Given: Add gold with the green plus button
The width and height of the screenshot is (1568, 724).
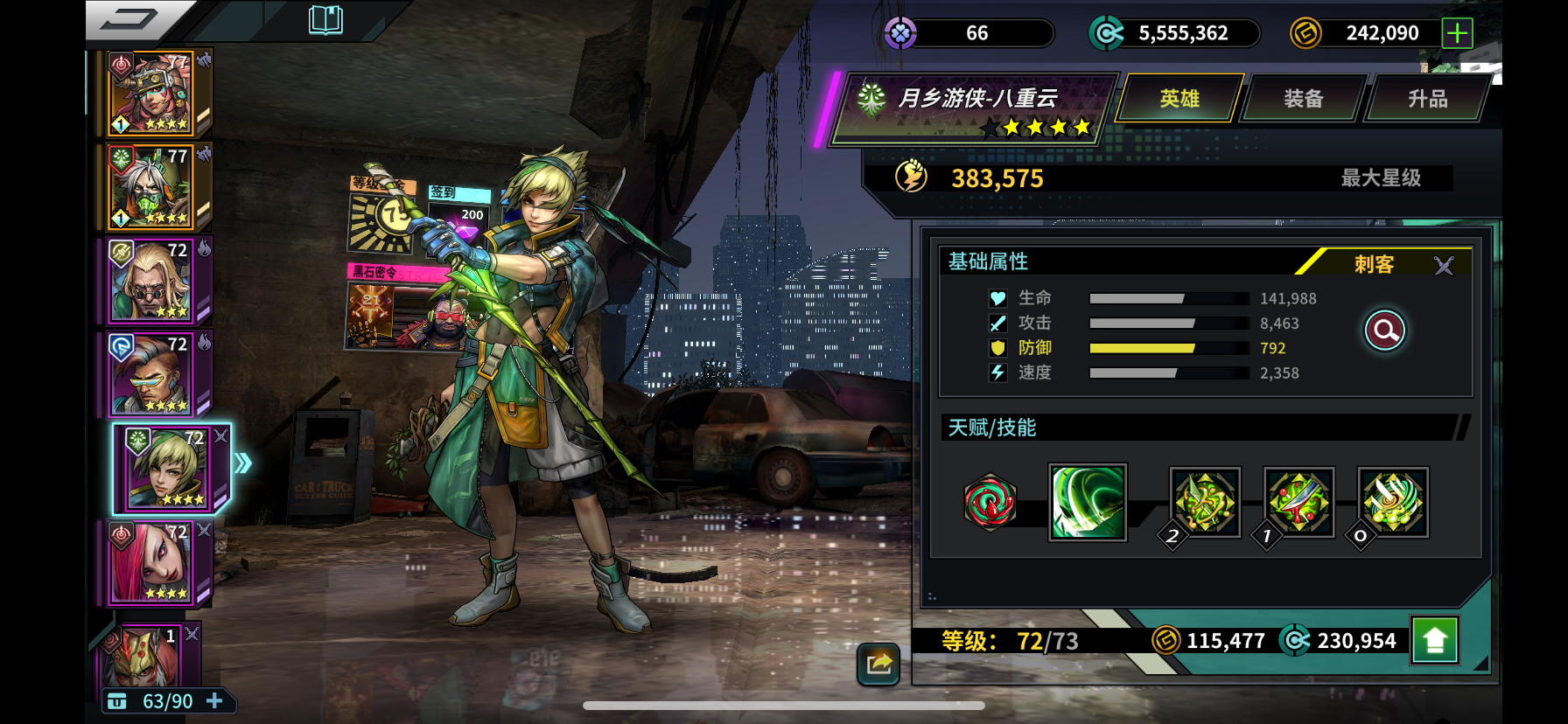Looking at the screenshot, I should point(1457,33).
